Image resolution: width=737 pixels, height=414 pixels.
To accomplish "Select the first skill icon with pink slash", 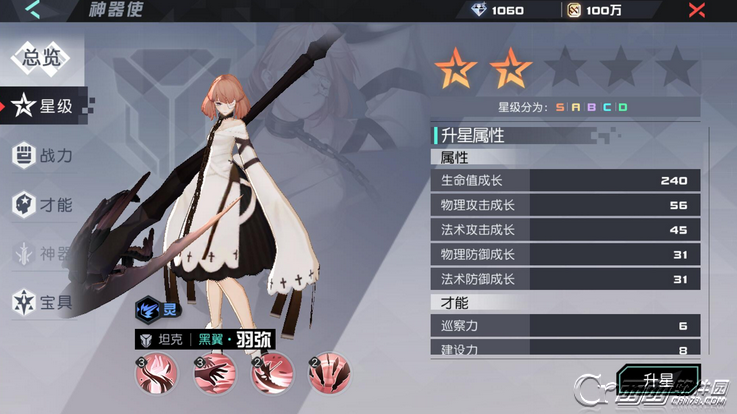I will (x=156, y=375).
